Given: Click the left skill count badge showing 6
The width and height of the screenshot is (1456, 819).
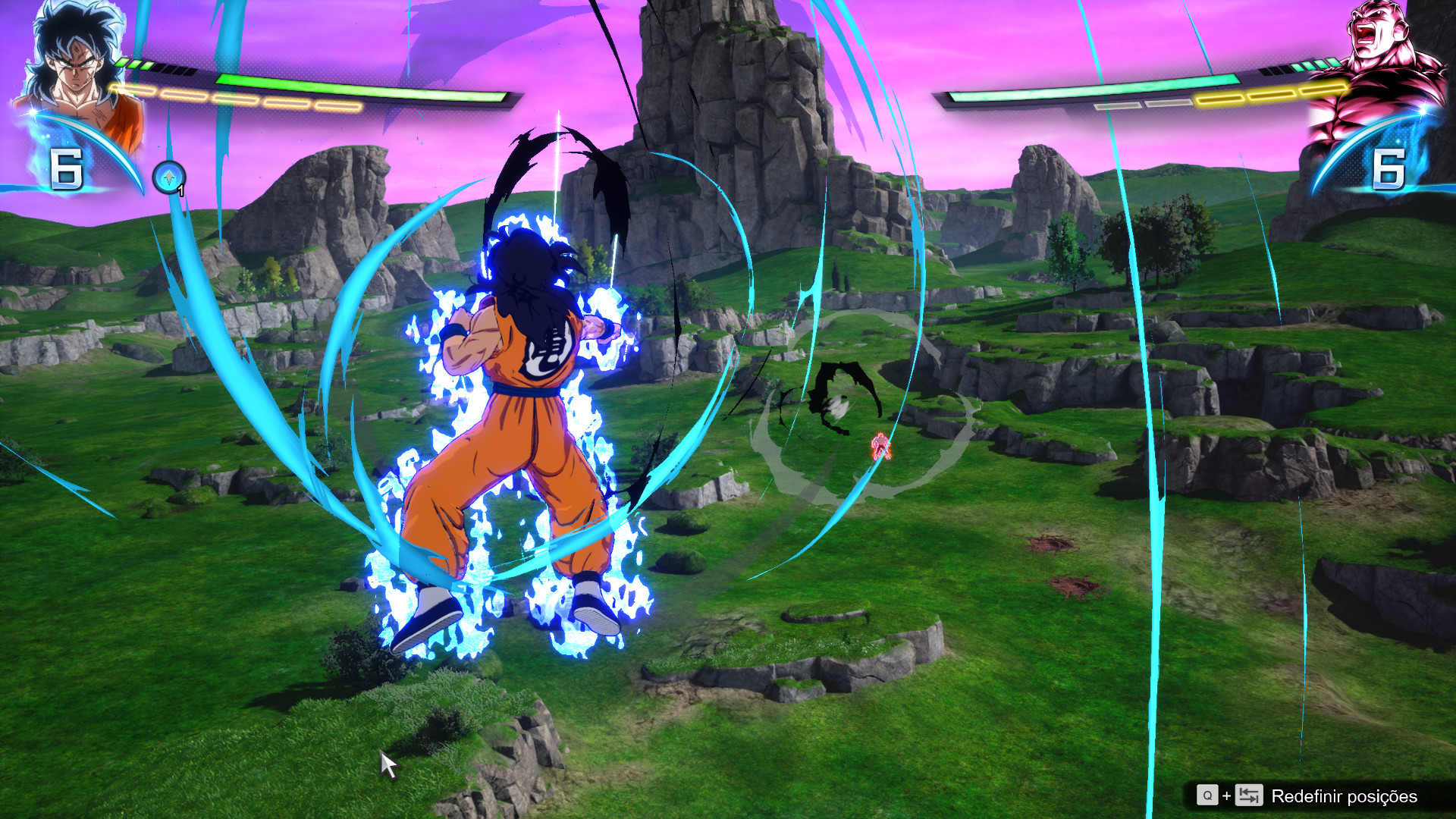Looking at the screenshot, I should [67, 169].
